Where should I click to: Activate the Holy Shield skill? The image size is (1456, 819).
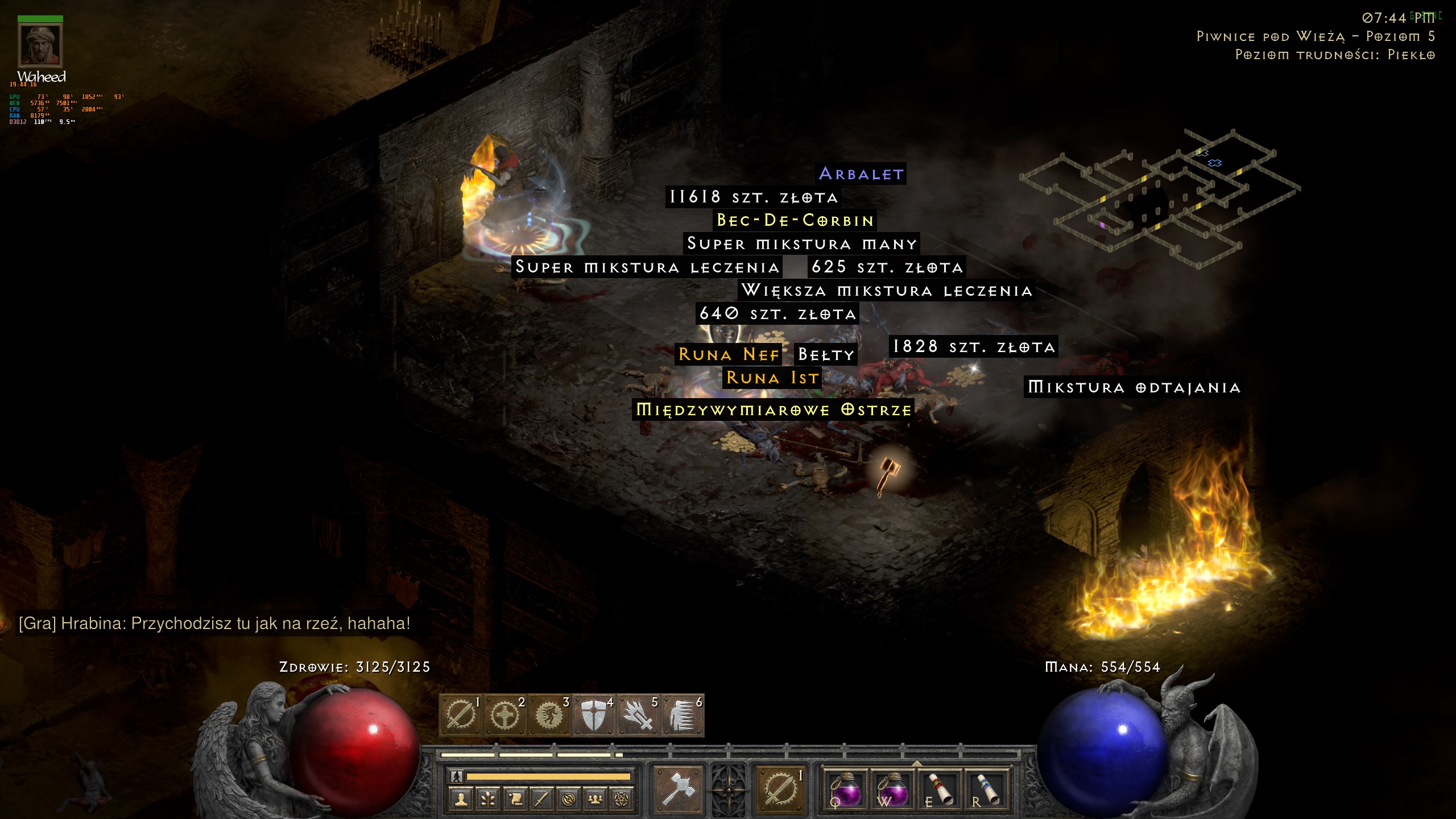(593, 715)
